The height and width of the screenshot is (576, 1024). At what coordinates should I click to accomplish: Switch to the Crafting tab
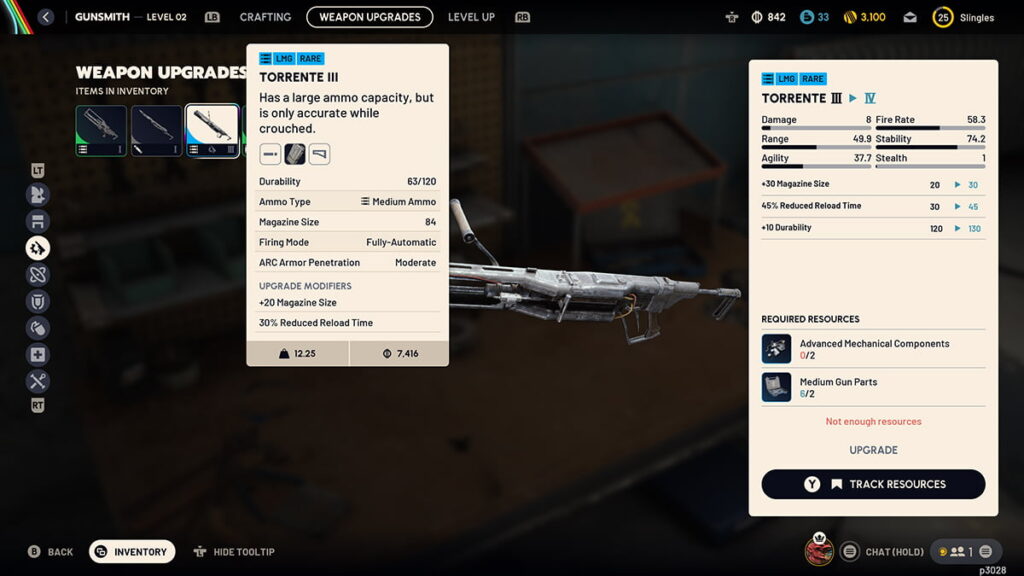[265, 17]
